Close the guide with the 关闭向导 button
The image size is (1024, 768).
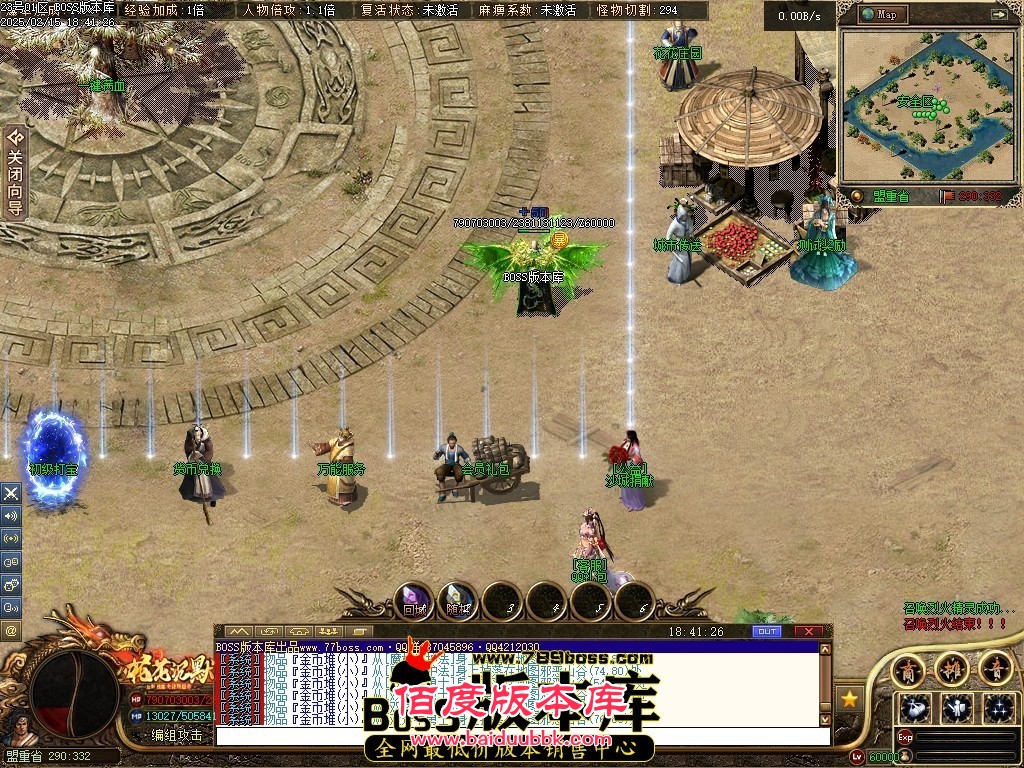[x=14, y=172]
